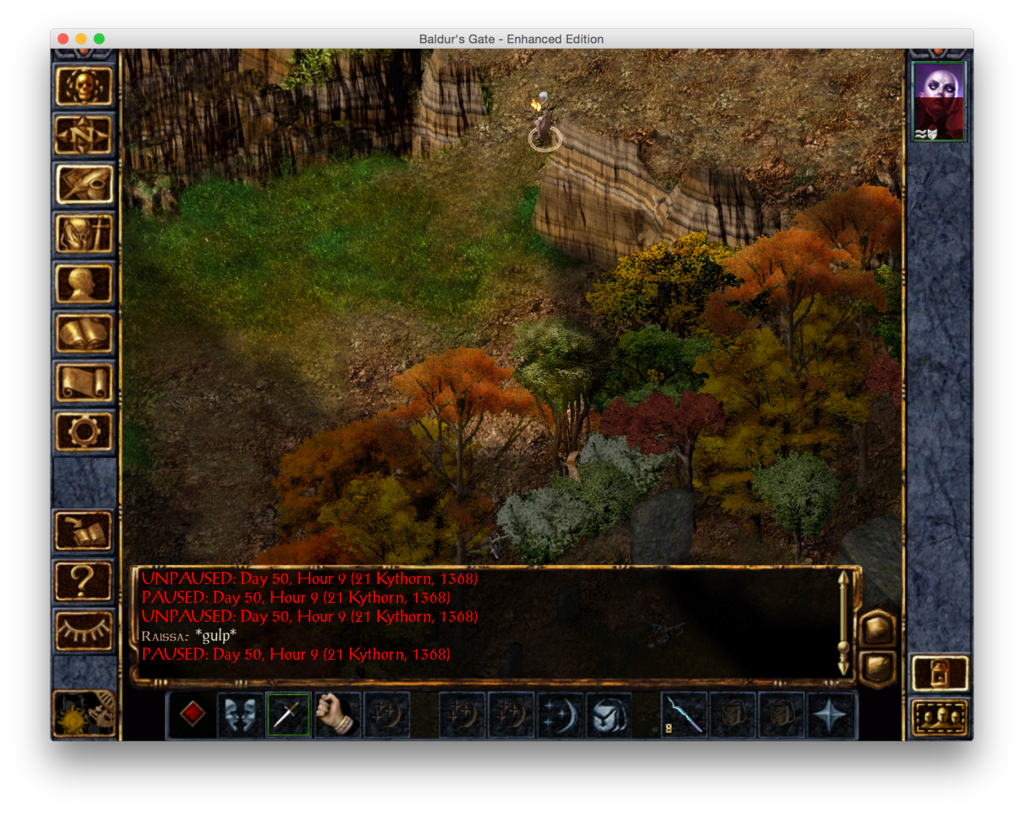Viewport: 1024px width, 813px height.
Task: Select the fist weapon slot
Action: [x=337, y=714]
